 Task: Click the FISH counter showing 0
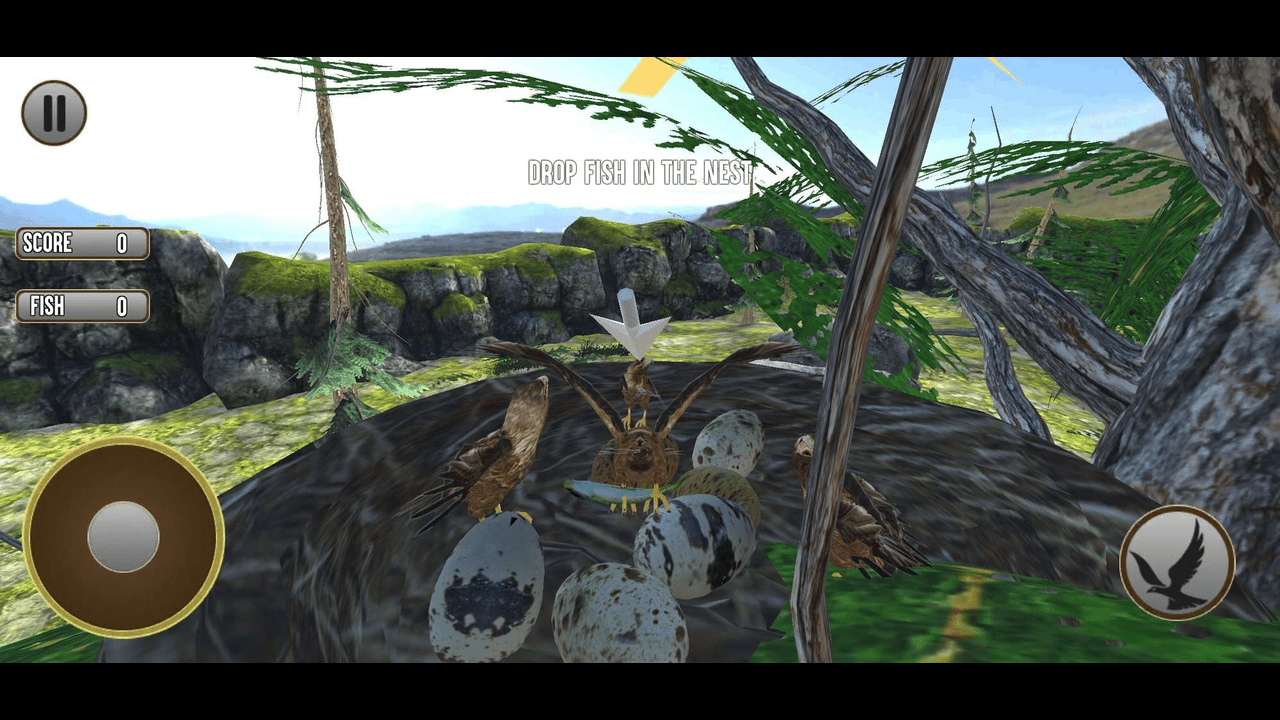(x=122, y=307)
